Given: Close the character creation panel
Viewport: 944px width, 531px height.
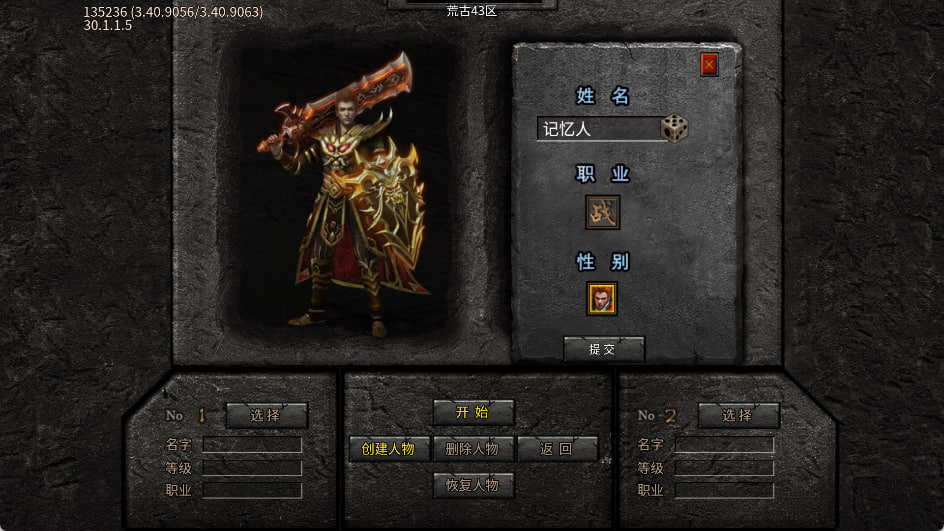Looking at the screenshot, I should point(709,65).
